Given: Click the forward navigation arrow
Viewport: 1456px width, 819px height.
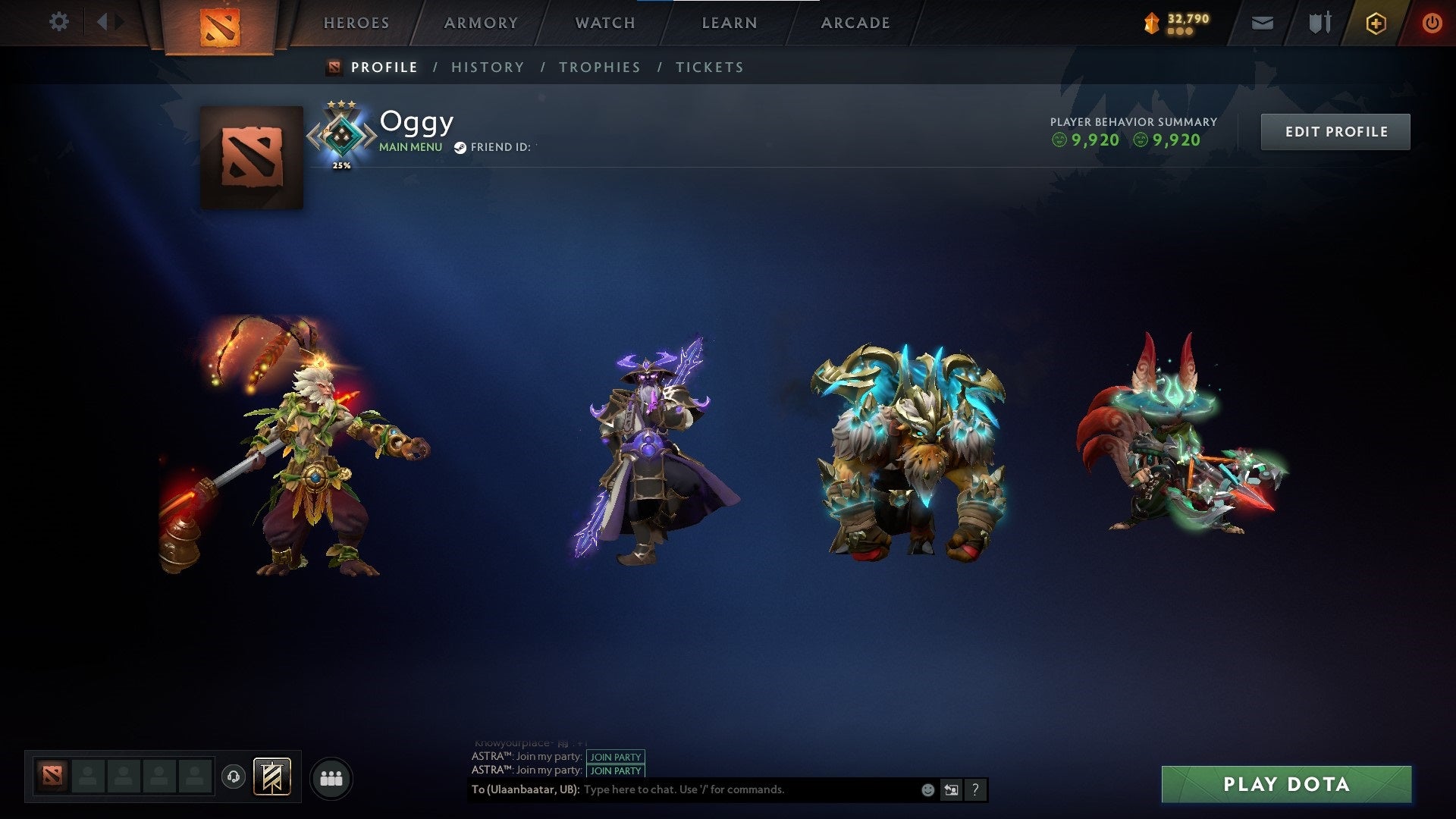Looking at the screenshot, I should point(120,21).
